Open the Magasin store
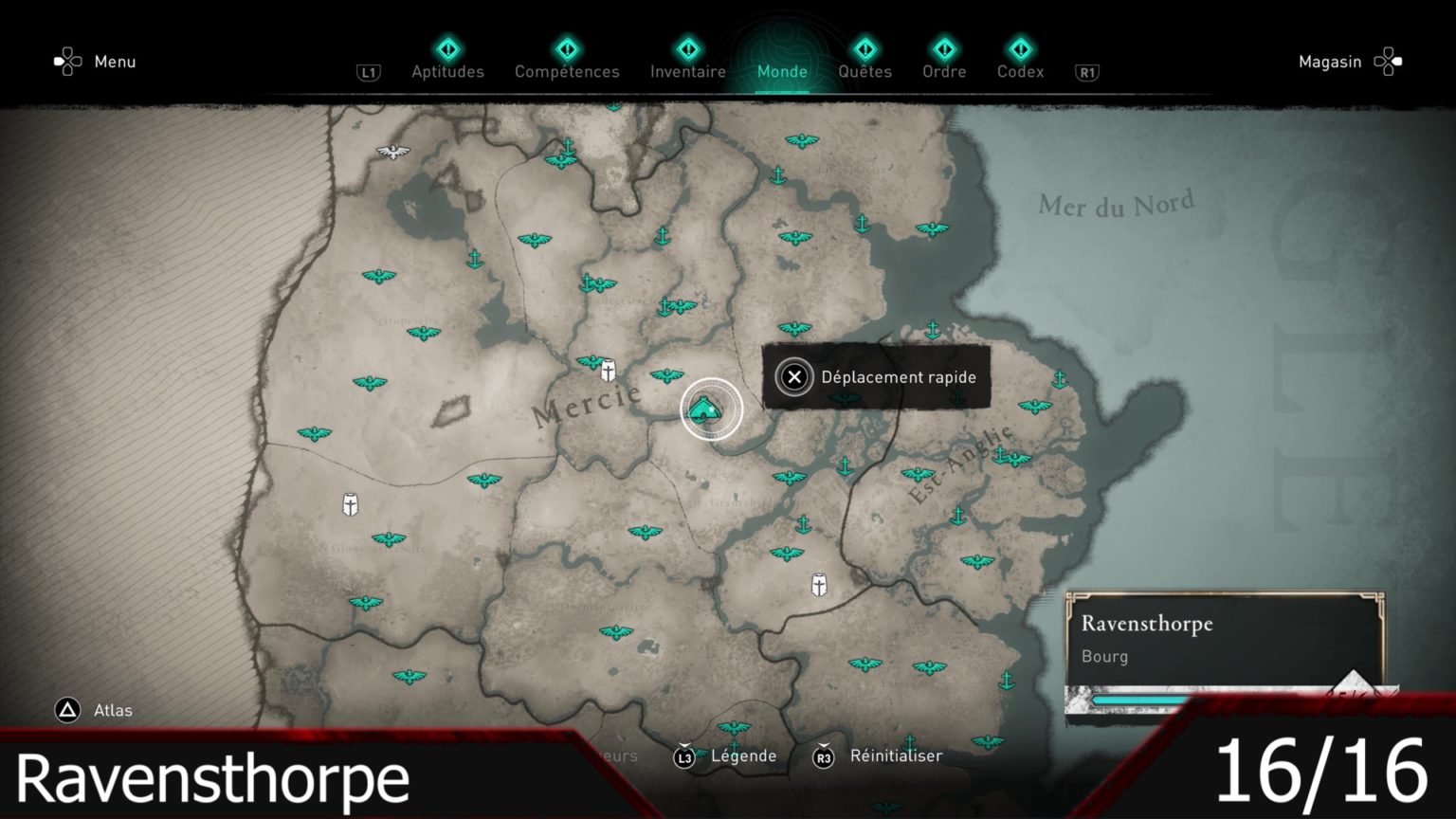1456x819 pixels. coord(1349,62)
